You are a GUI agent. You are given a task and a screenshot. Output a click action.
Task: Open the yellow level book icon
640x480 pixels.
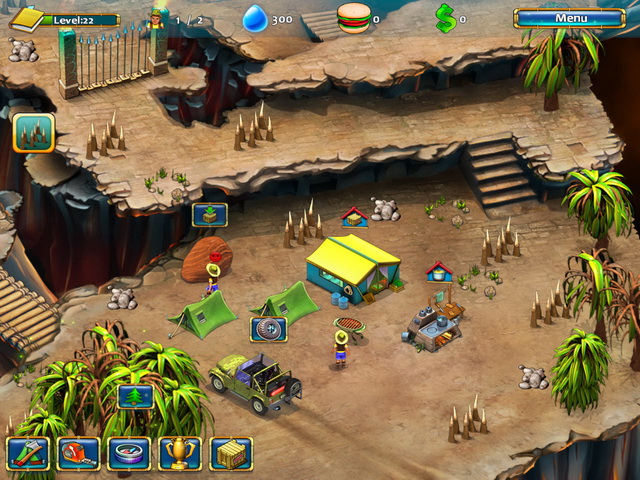pyautogui.click(x=27, y=19)
